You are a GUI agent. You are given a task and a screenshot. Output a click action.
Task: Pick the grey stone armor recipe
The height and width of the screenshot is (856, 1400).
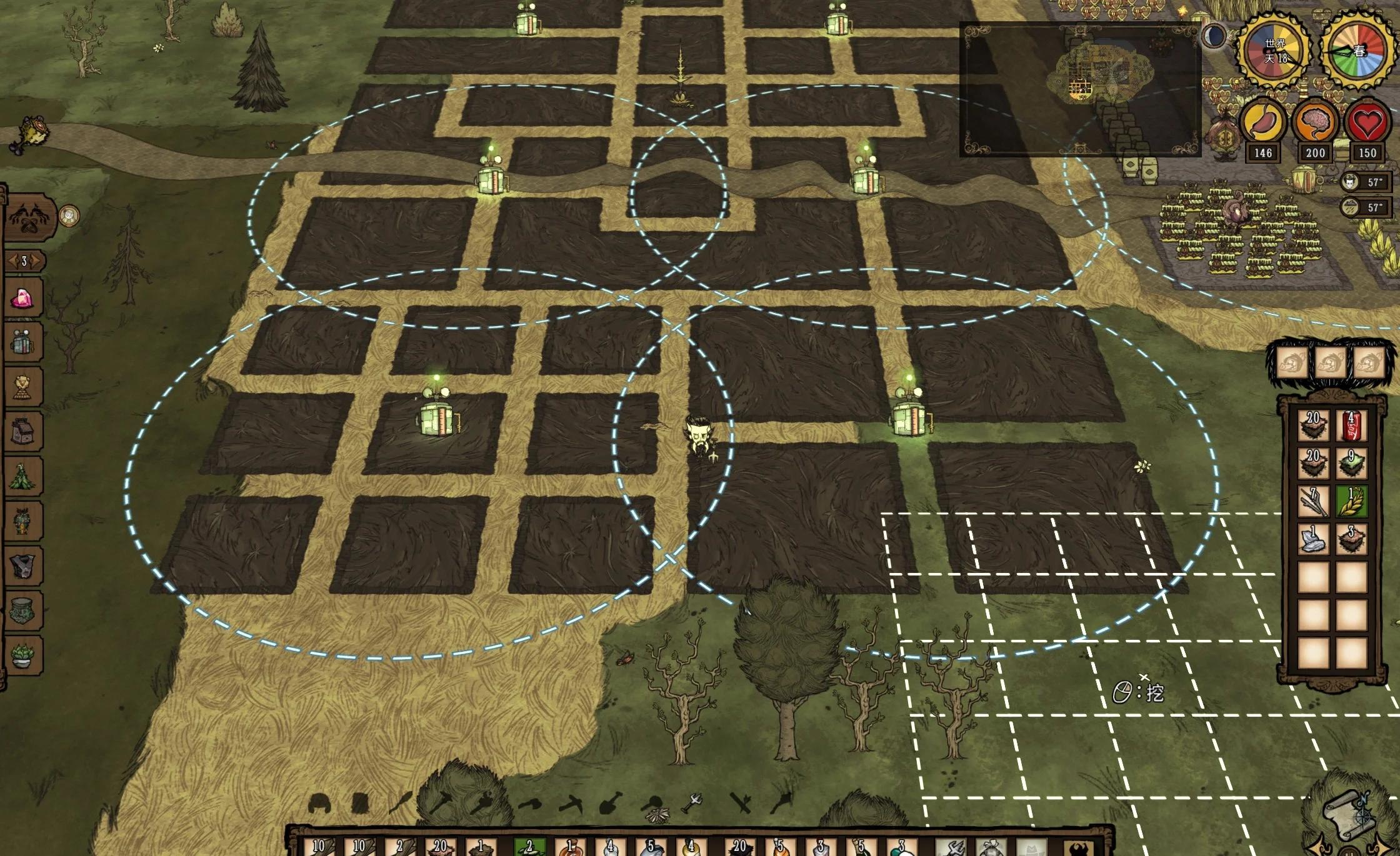click(23, 566)
